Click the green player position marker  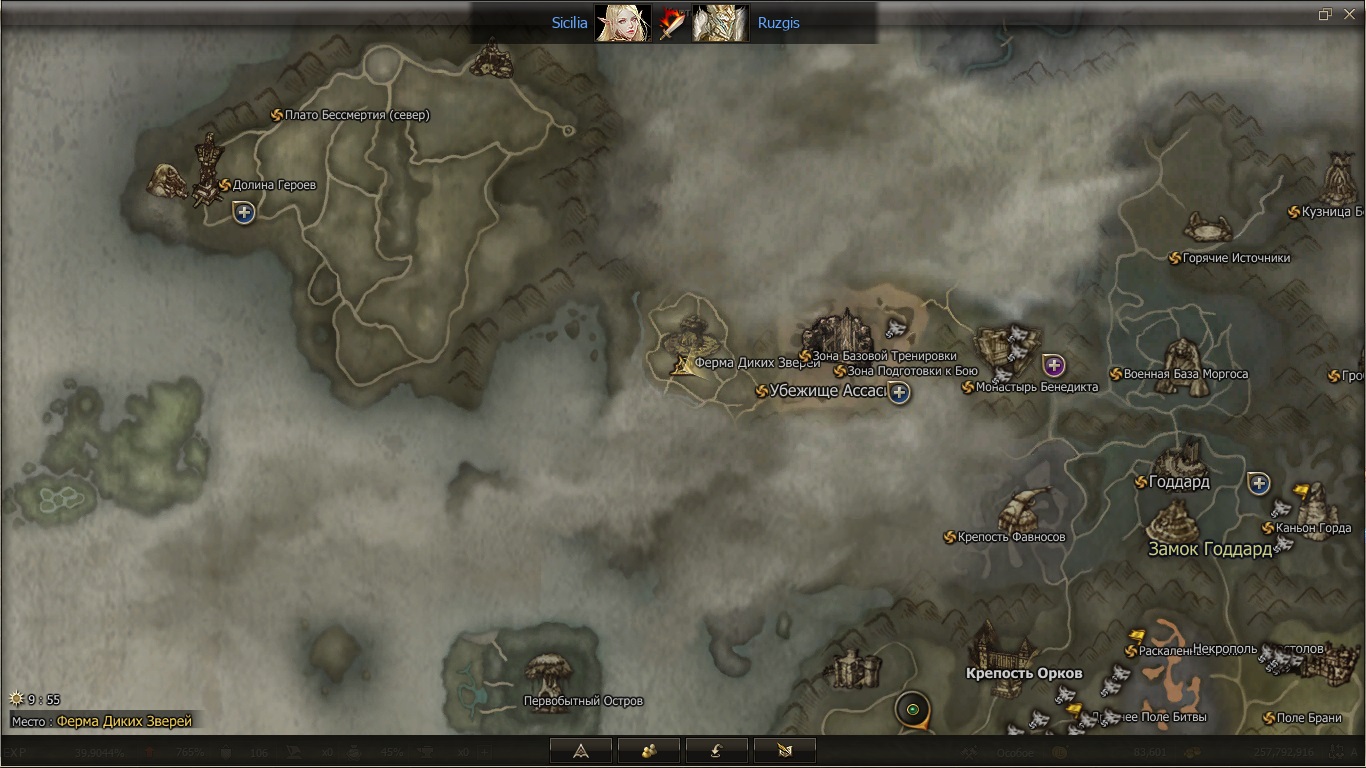(x=912, y=710)
